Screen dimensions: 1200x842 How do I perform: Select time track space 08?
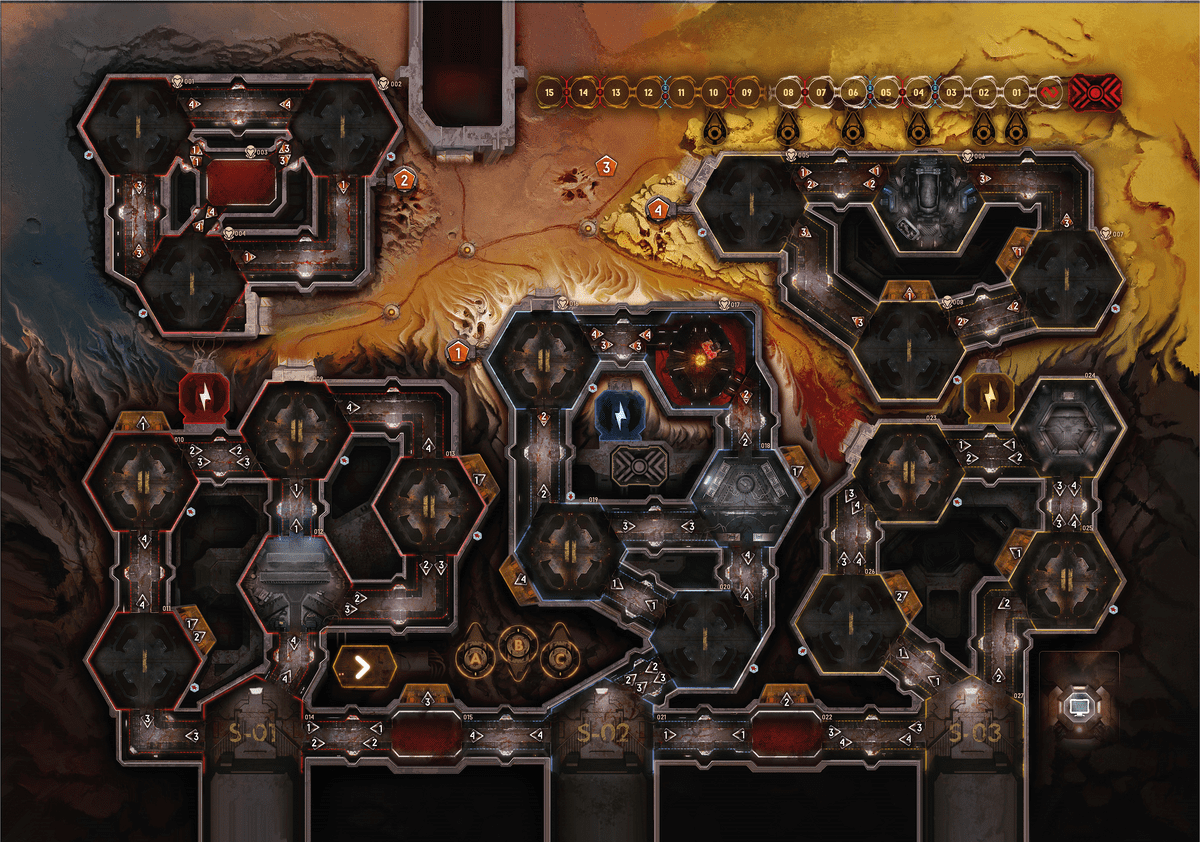coord(788,93)
